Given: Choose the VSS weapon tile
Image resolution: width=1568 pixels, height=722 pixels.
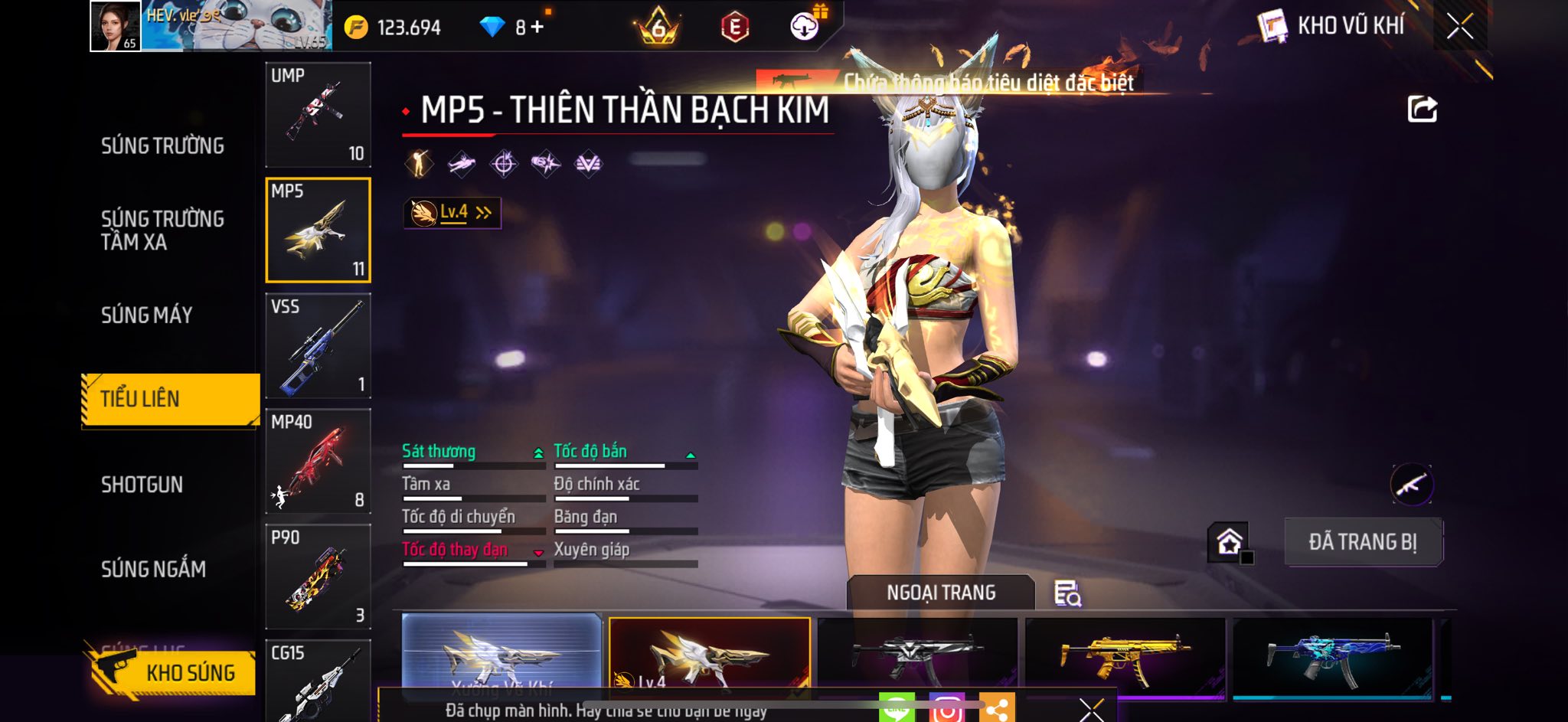Looking at the screenshot, I should point(318,346).
